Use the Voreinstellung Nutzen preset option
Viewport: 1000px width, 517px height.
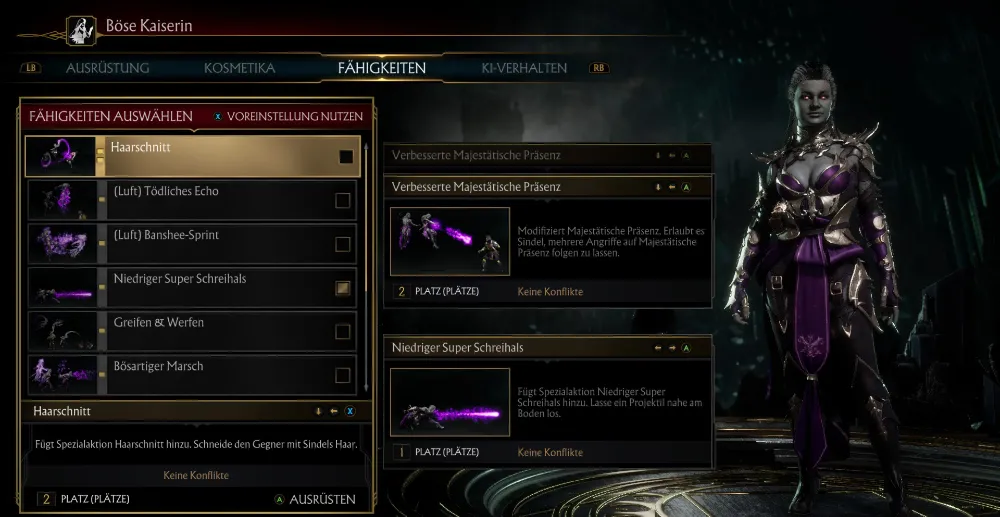tap(287, 116)
